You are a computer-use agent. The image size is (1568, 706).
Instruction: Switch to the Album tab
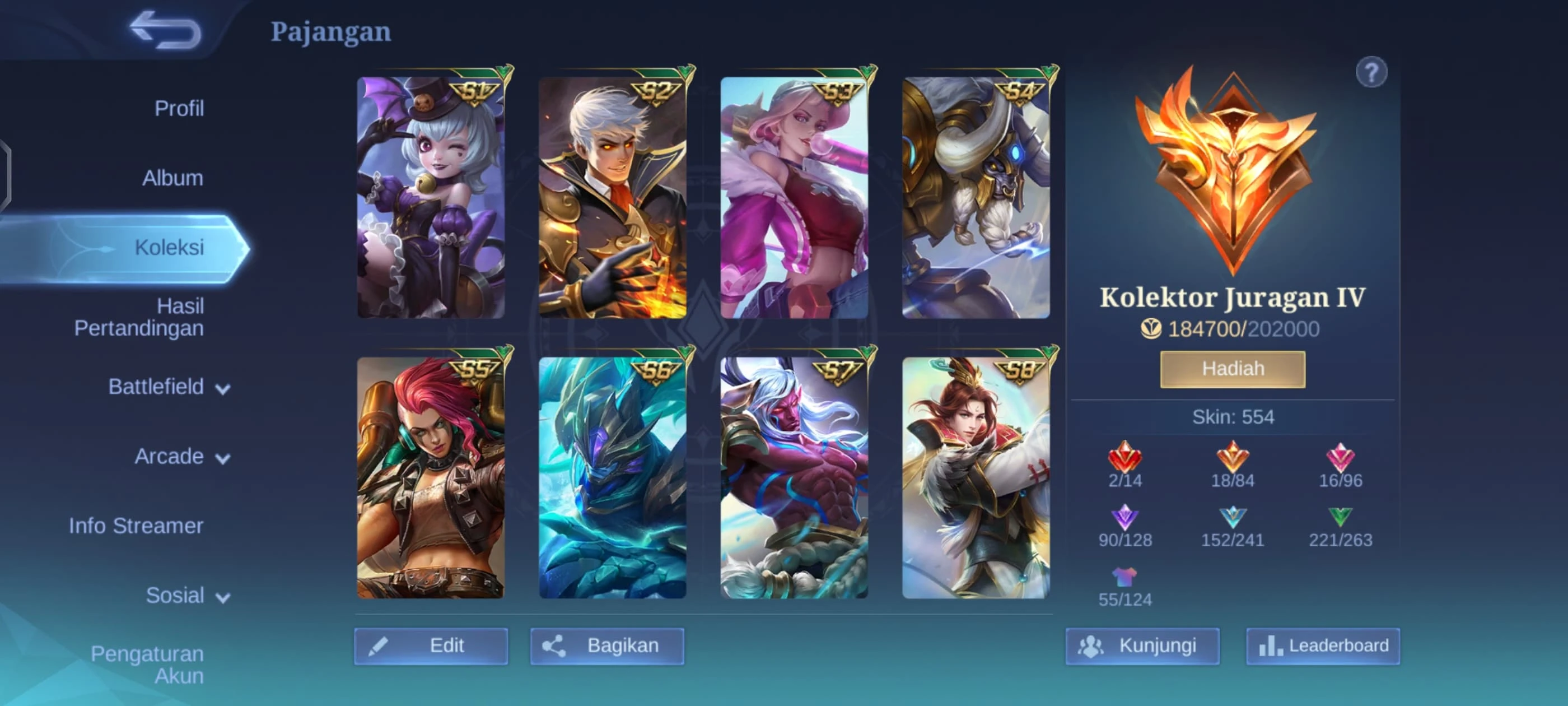click(172, 178)
